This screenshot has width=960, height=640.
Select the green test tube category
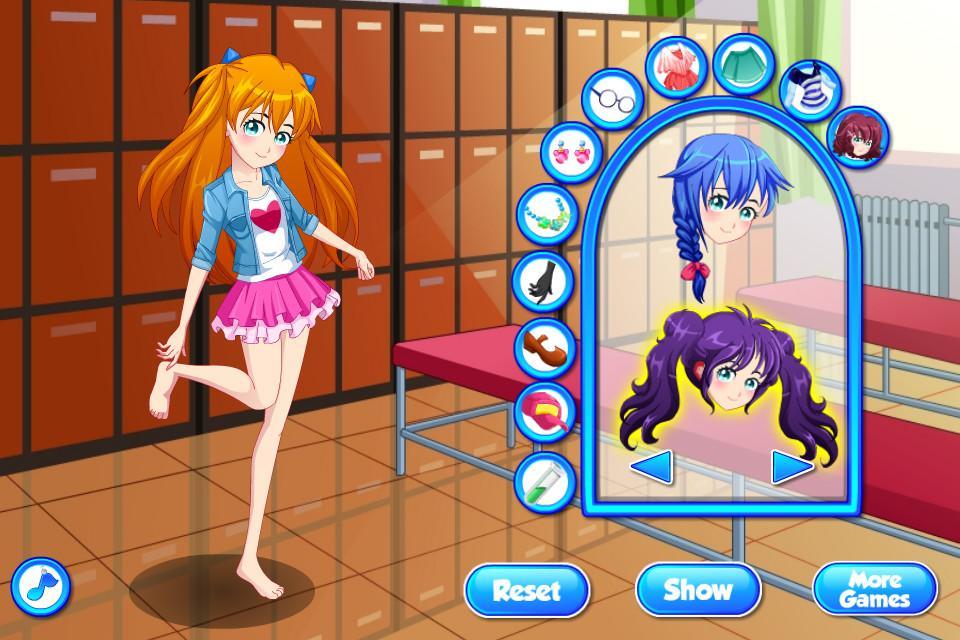(x=543, y=479)
